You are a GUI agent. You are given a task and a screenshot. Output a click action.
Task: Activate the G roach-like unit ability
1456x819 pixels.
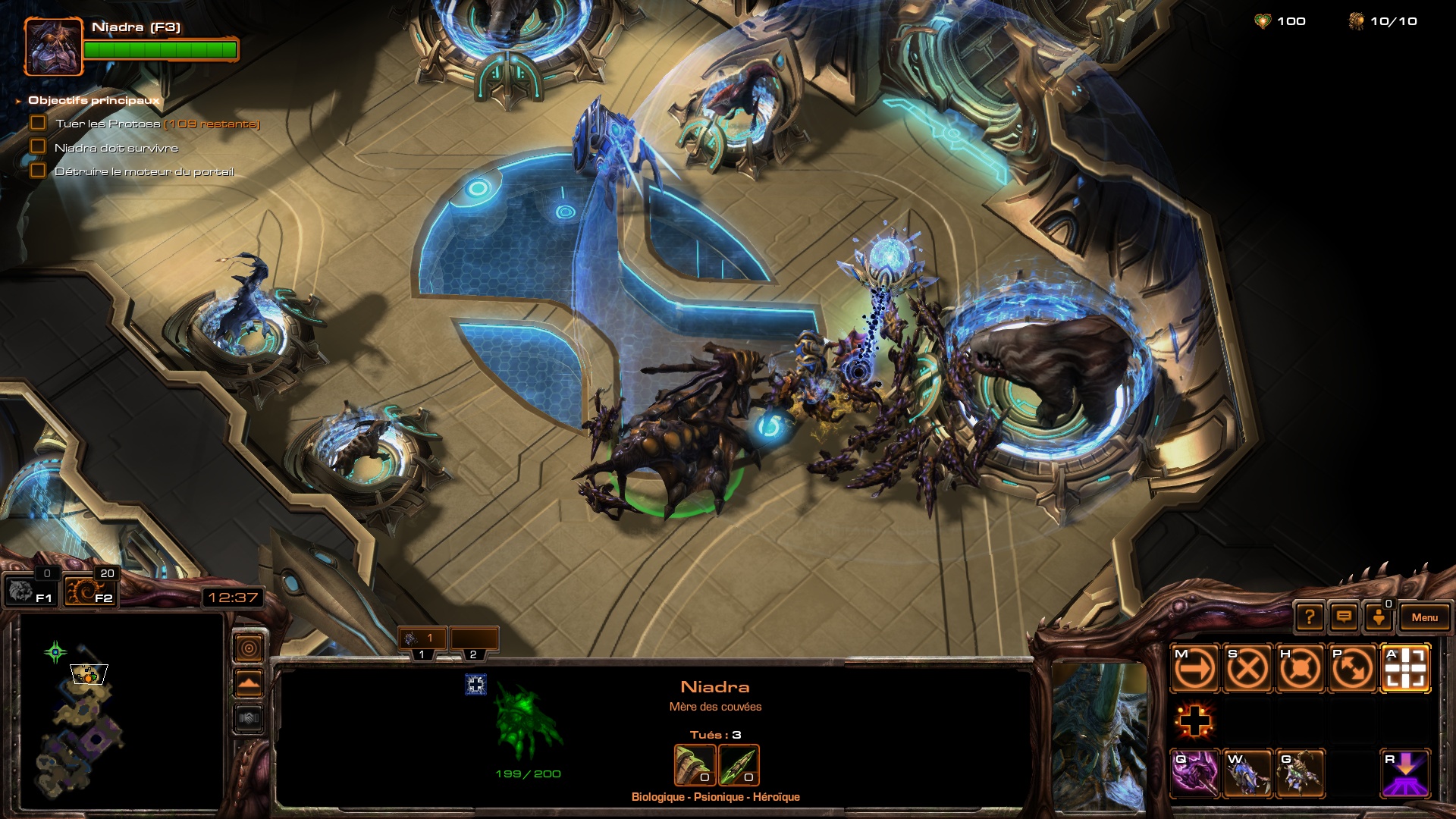click(1300, 773)
